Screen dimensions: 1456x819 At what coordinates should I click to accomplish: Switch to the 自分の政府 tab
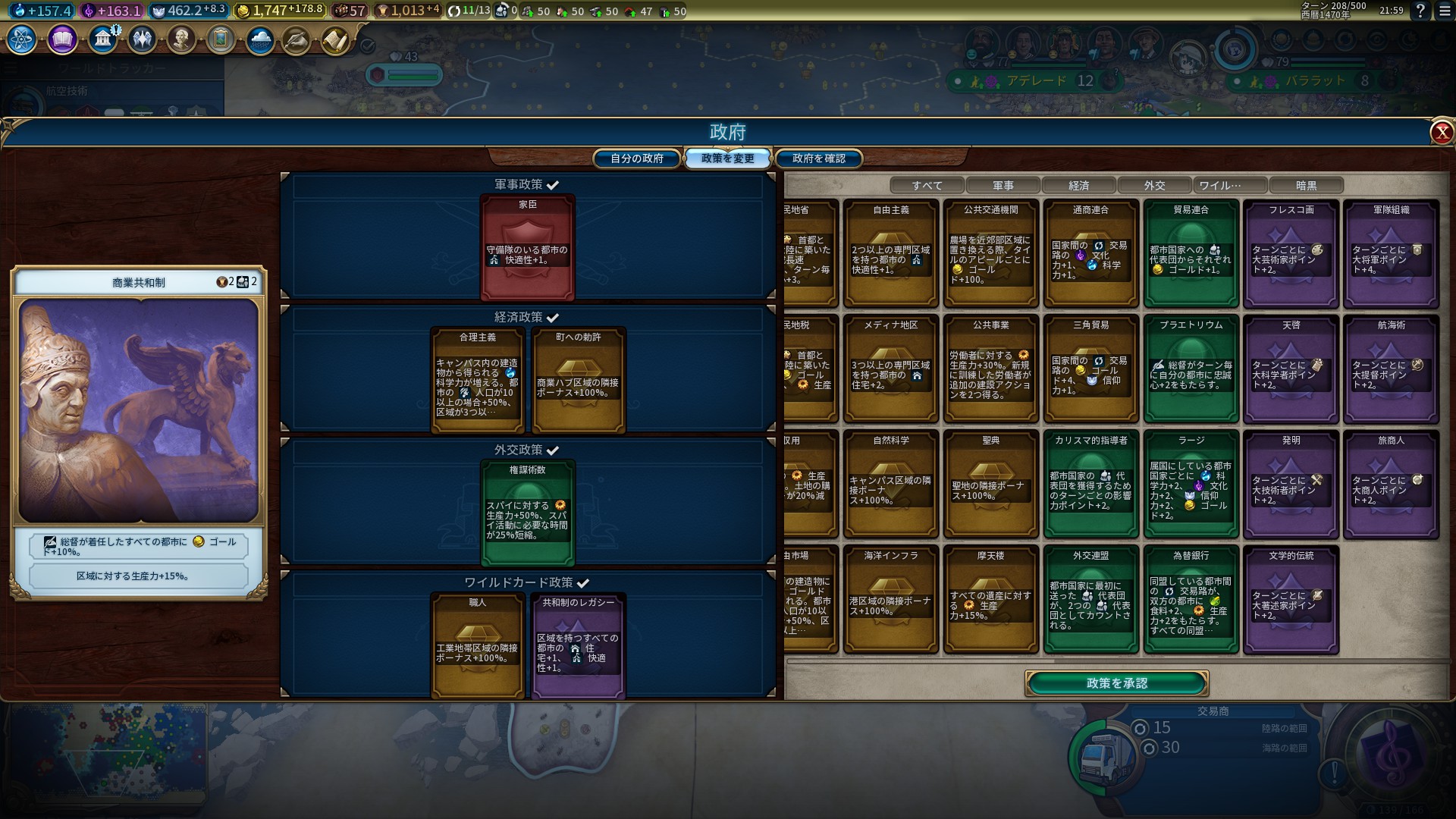pyautogui.click(x=637, y=158)
